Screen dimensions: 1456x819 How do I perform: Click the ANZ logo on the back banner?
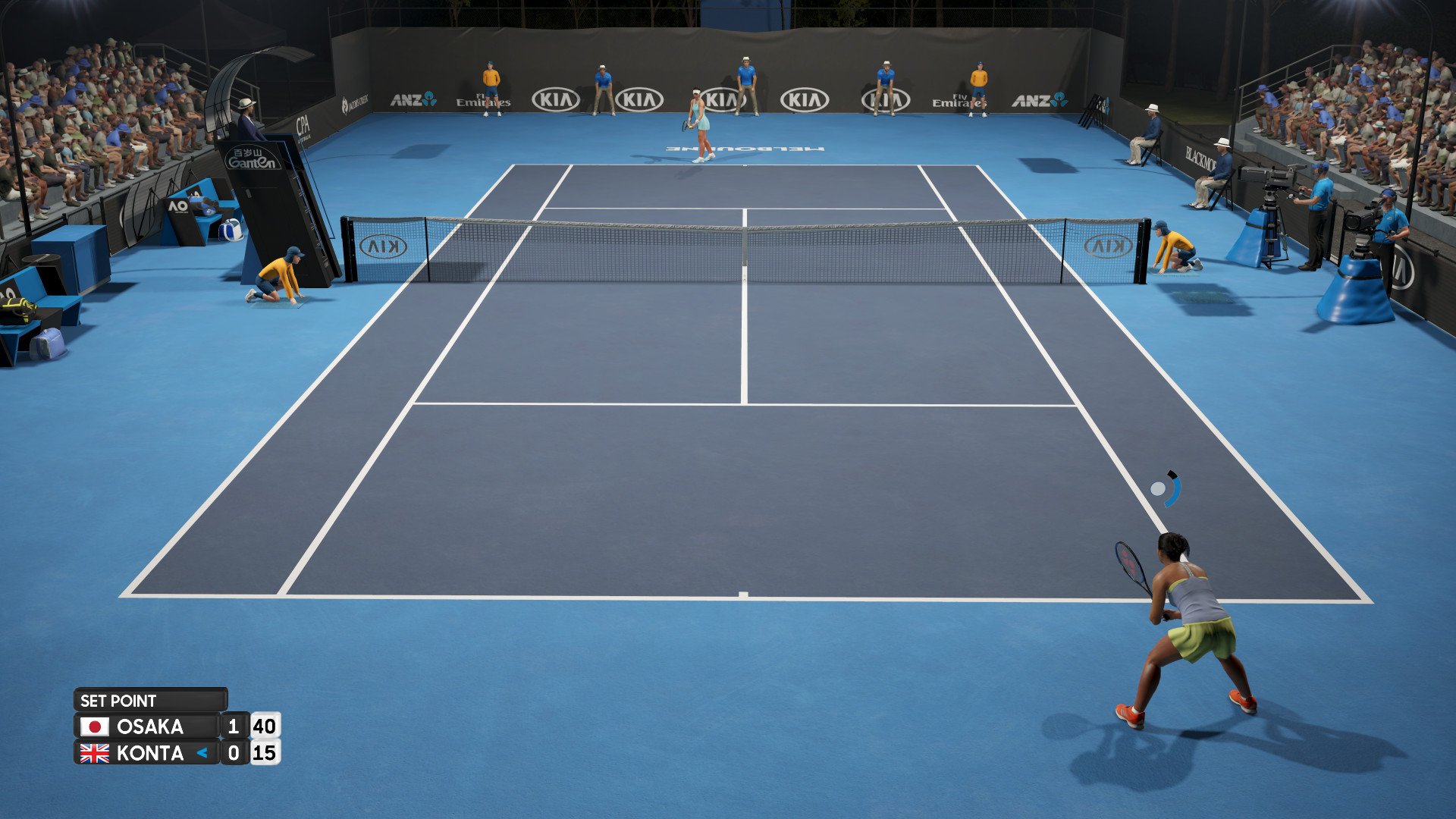pyautogui.click(x=413, y=99)
